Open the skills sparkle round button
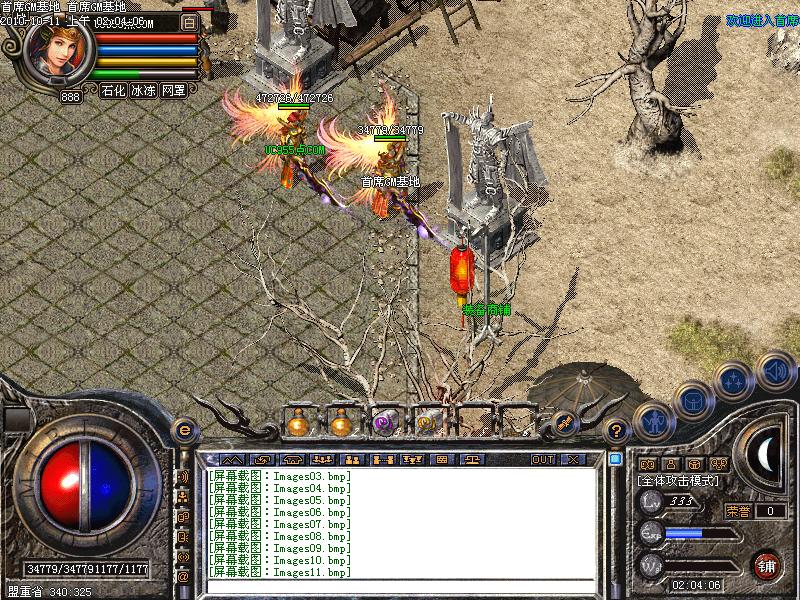Screen dimensions: 800x600 [x=733, y=381]
